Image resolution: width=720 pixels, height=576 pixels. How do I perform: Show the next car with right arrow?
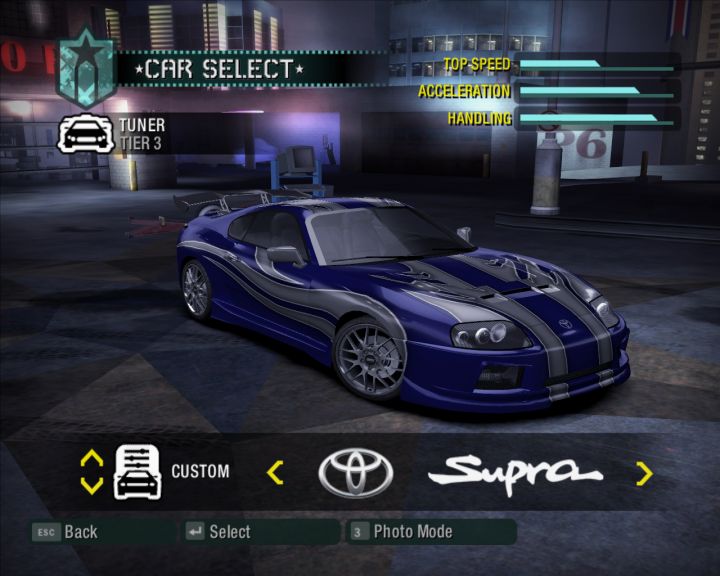[644, 472]
